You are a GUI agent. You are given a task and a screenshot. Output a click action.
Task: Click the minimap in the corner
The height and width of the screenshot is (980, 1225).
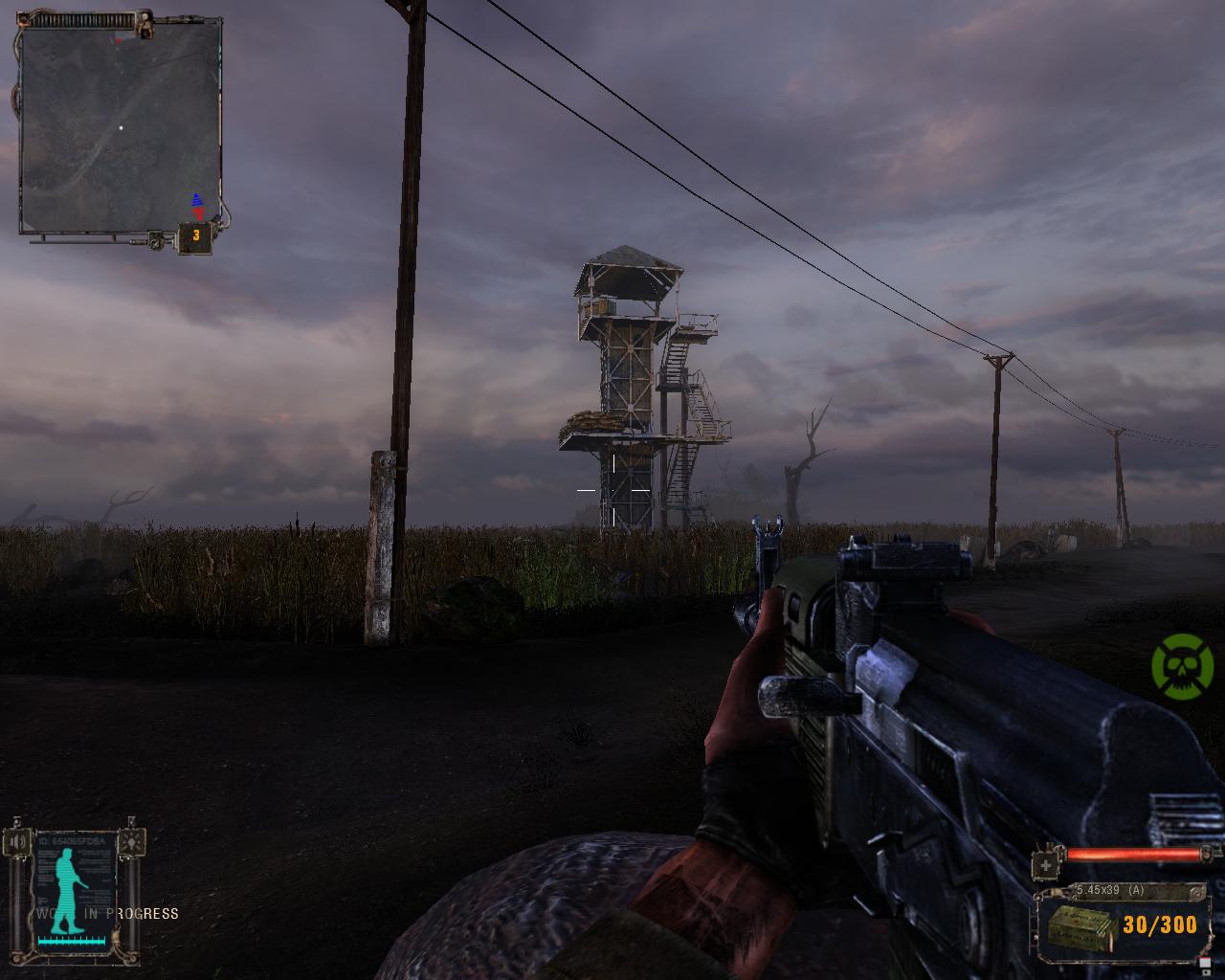120,126
